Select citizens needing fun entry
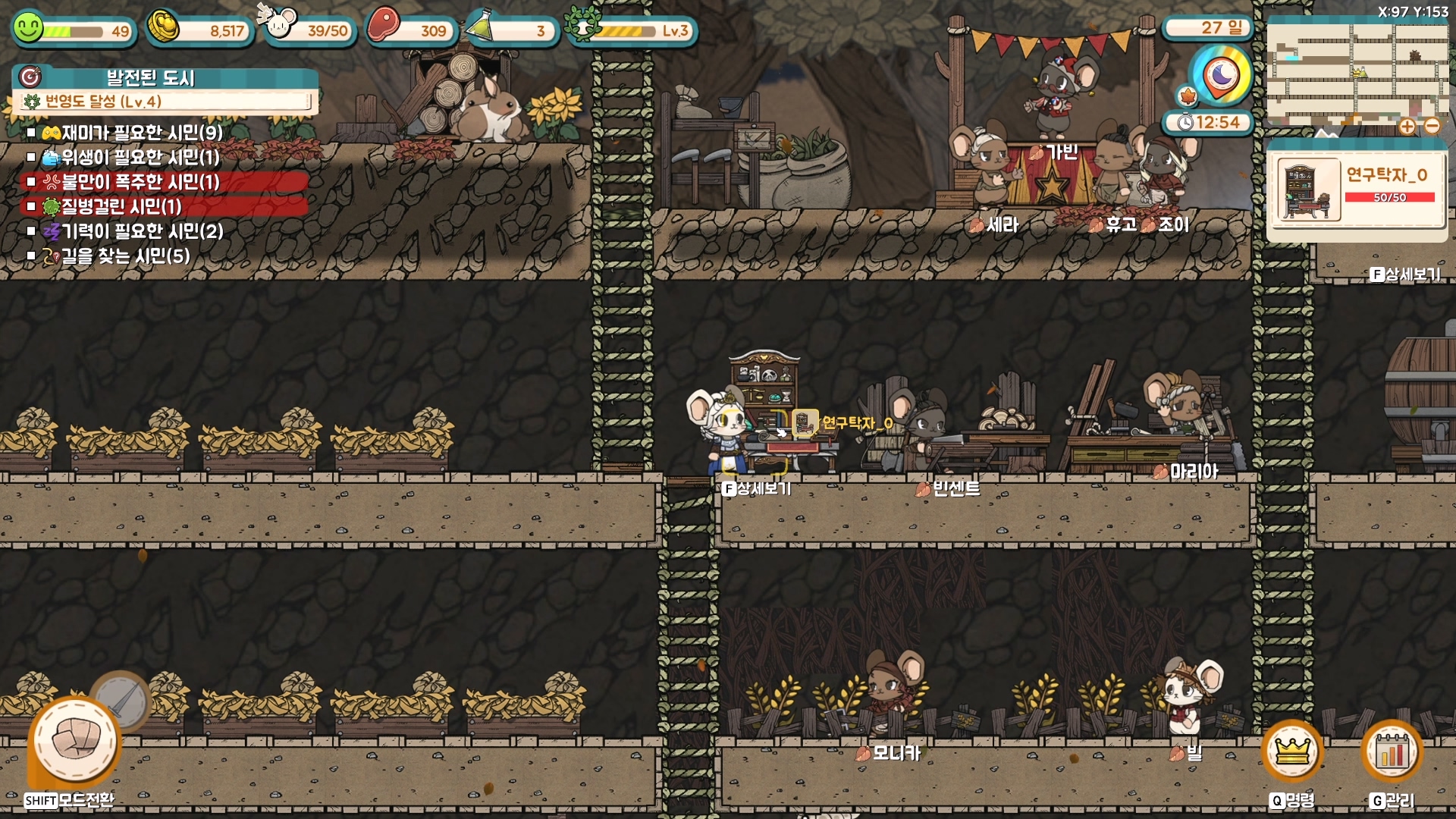The image size is (1456, 819). tap(133, 133)
